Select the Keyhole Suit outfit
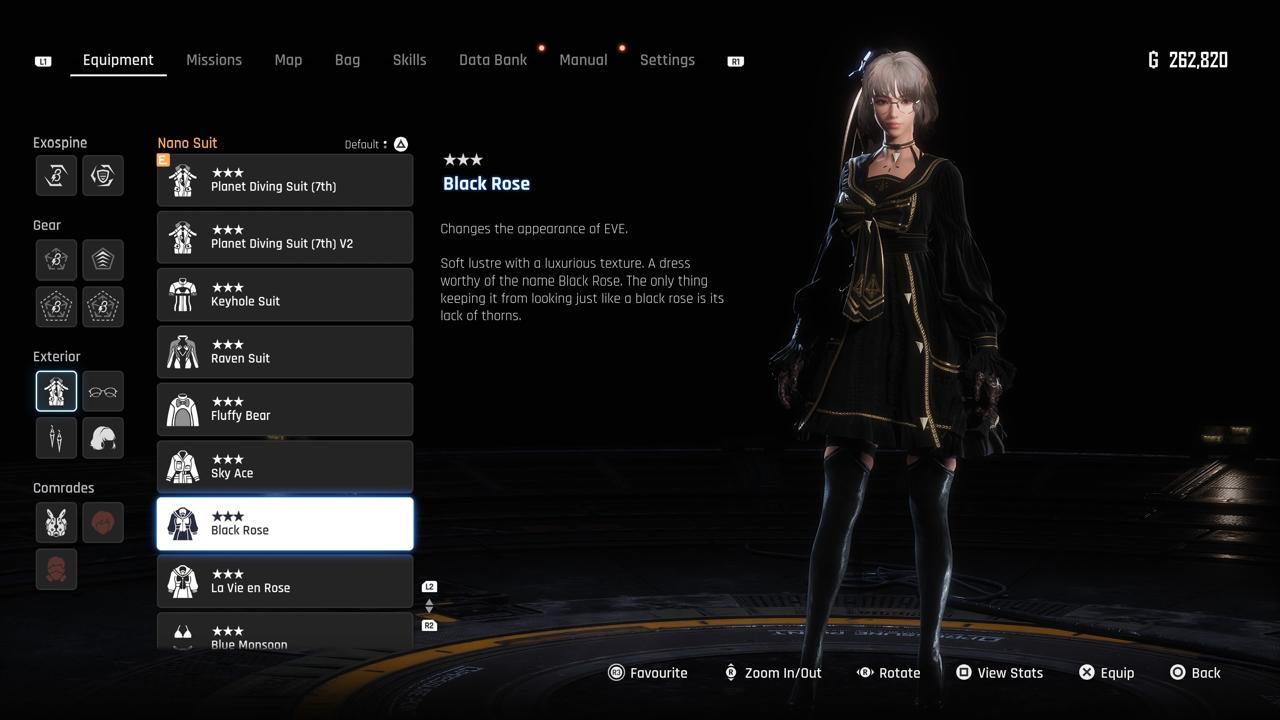This screenshot has width=1280, height=720. (x=285, y=295)
